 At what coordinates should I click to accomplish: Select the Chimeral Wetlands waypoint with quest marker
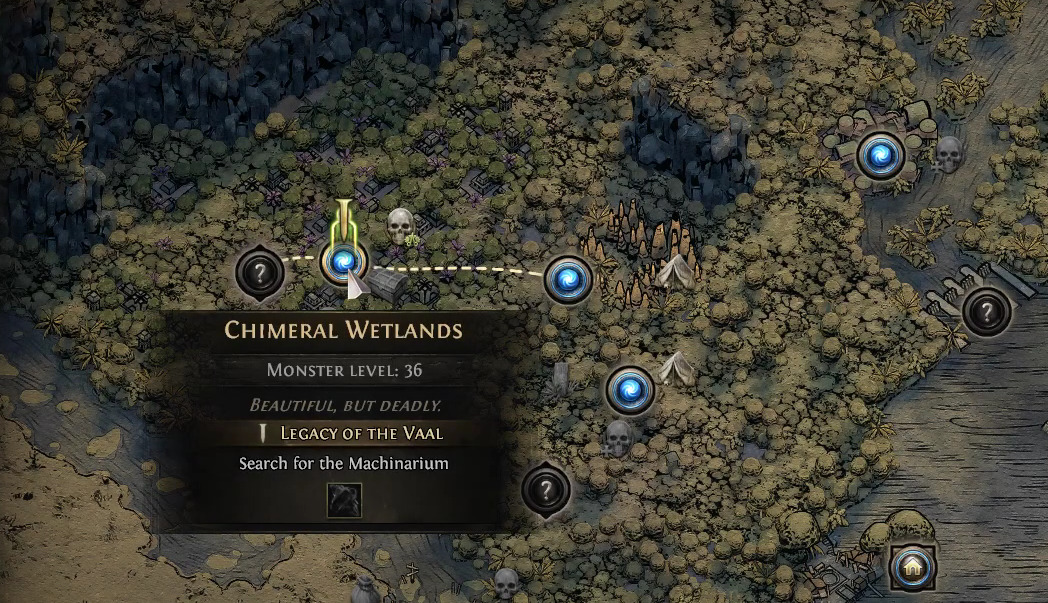click(x=344, y=262)
